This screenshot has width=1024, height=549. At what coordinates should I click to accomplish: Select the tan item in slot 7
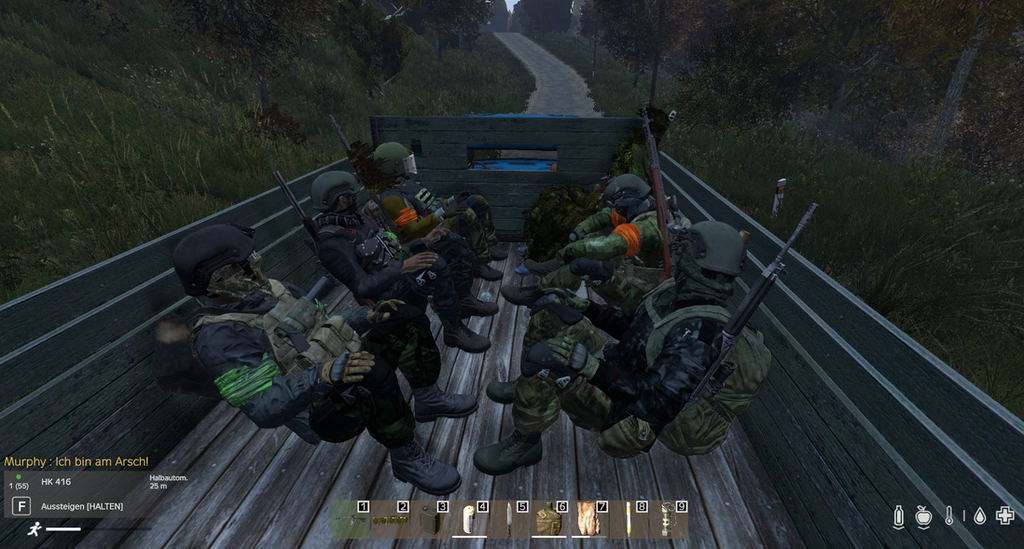coord(588,520)
